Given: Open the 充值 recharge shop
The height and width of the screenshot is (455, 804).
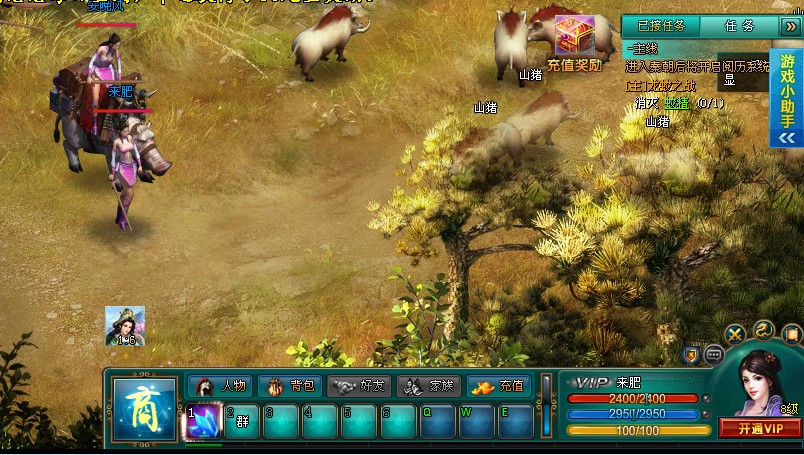Looking at the screenshot, I should coord(499,386).
